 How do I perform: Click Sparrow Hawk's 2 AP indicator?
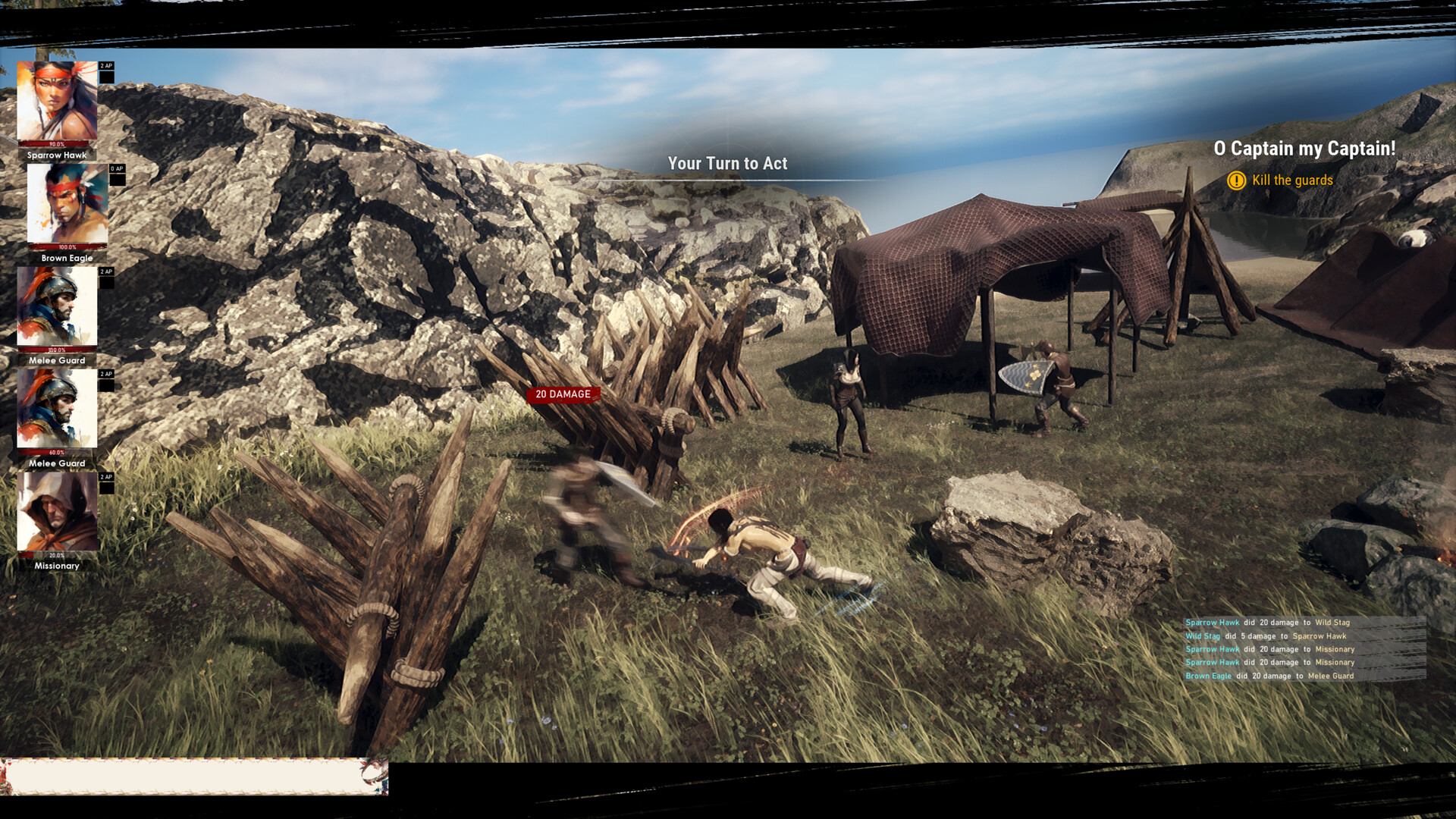106,66
